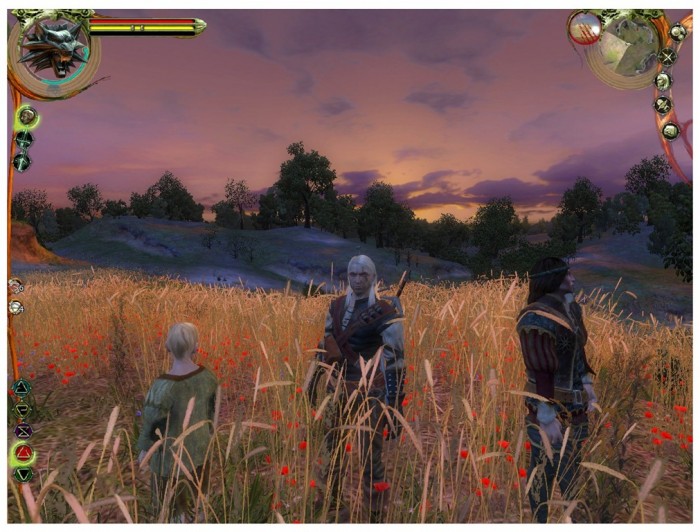Viewport: 700px width, 532px height.
Task: Activate the red triangle Igni sign
Action: click(x=22, y=453)
